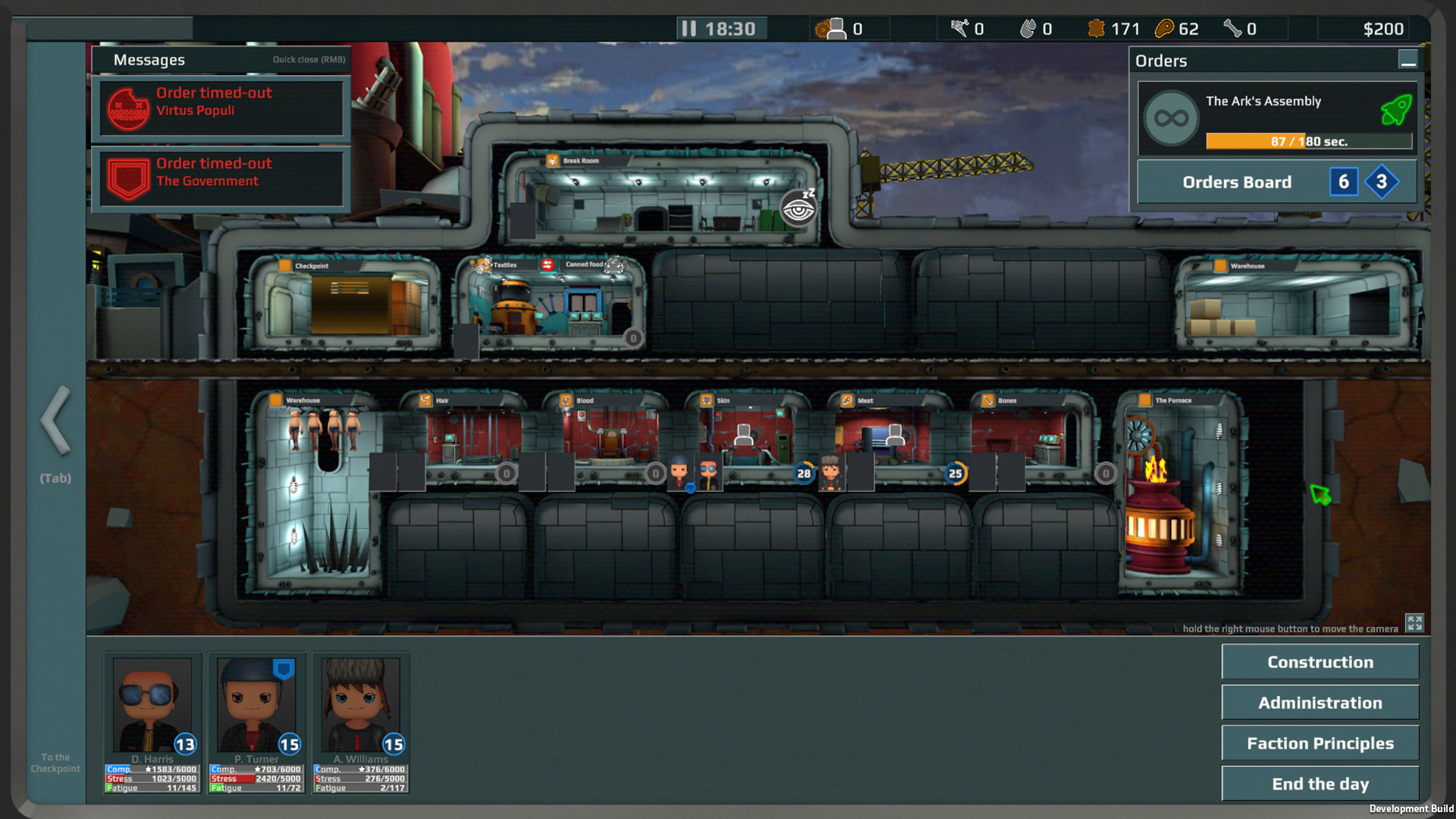The image size is (1456, 819).
Task: Go to the Checkpoint via left arrow
Action: click(55, 421)
